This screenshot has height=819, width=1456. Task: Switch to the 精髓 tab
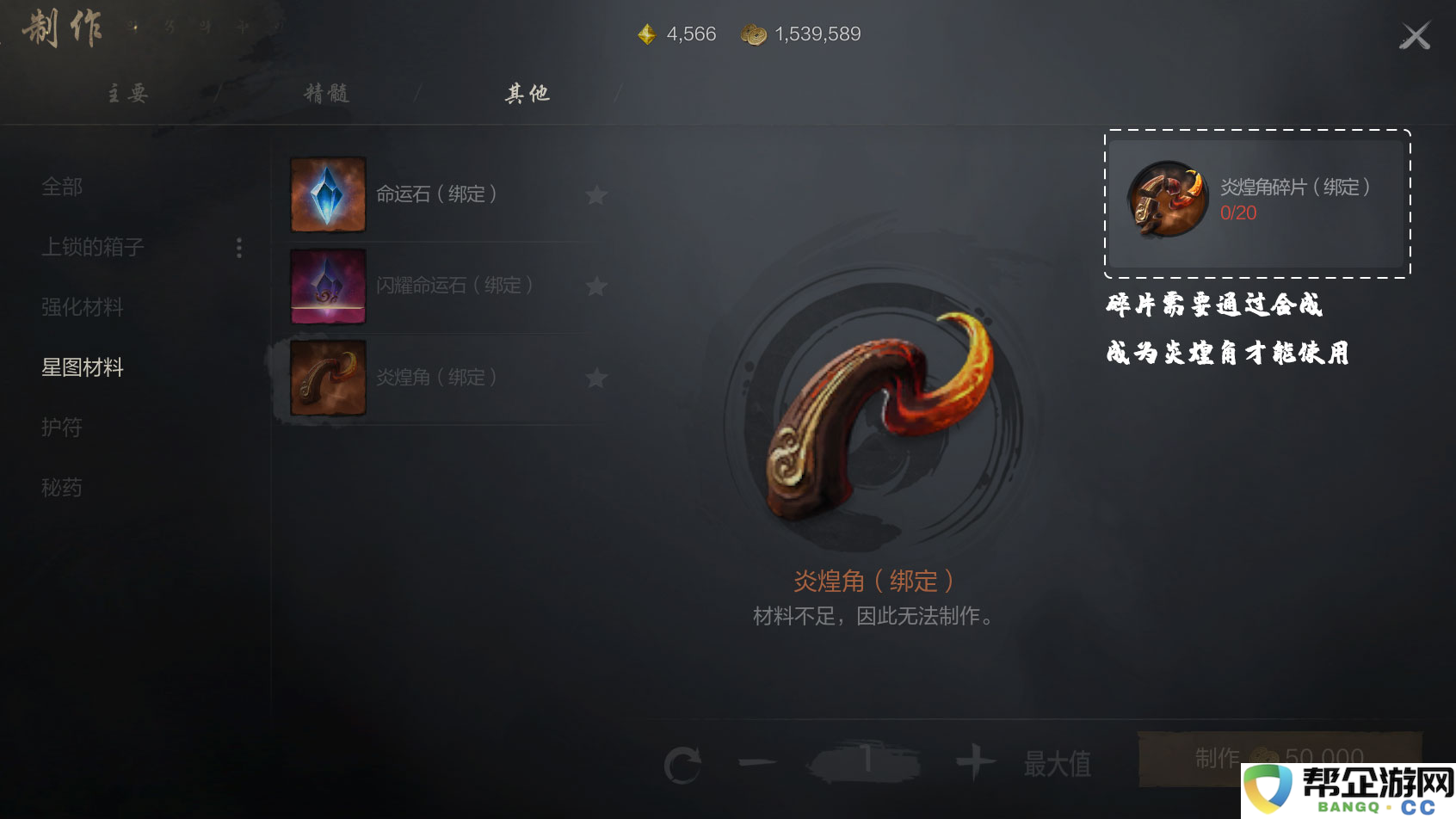pos(328,93)
